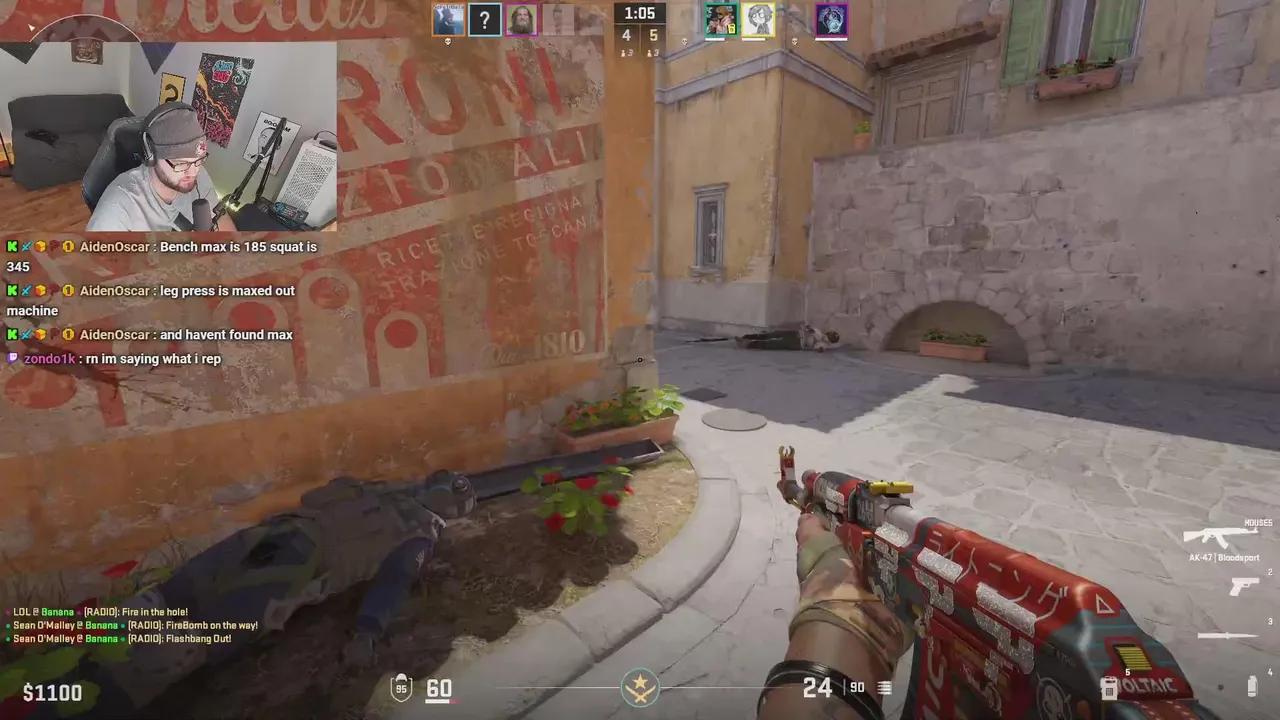Click the sword badge beside AidenOscar's name
This screenshot has height=720, width=1280.
pos(26,247)
